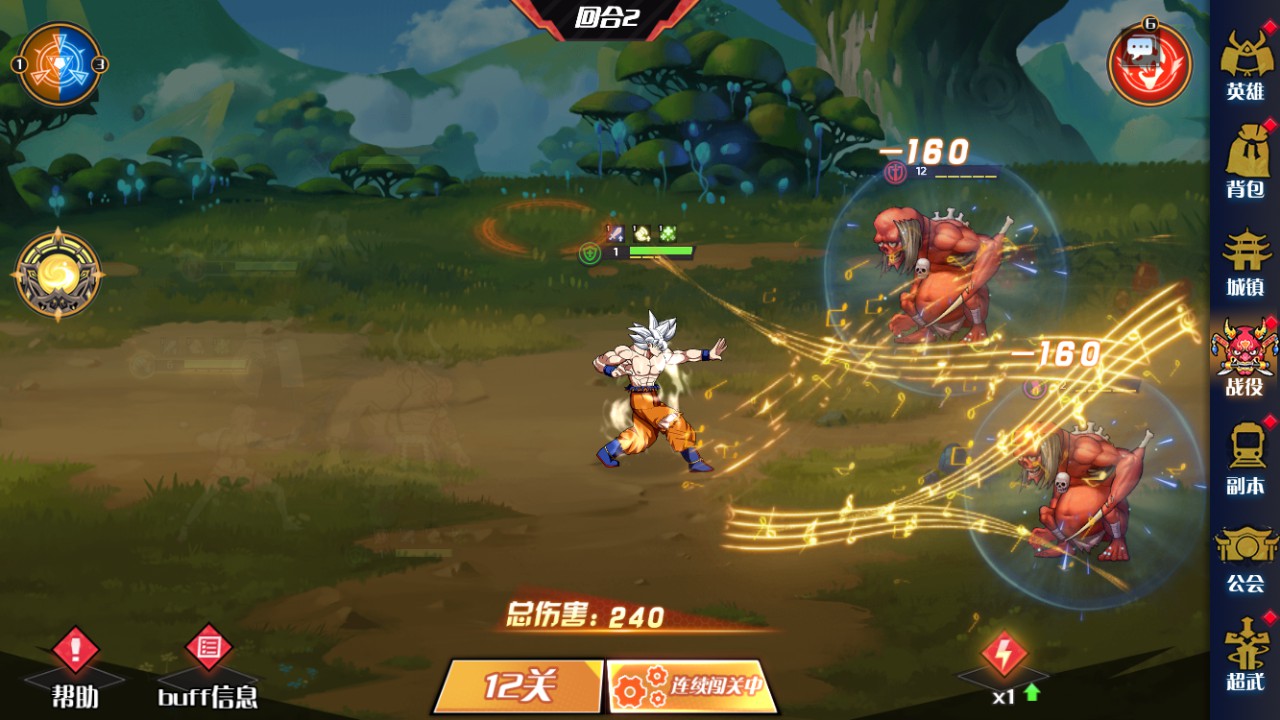1280x720 pixels.
Task: Select the 战役 campaign menu
Action: click(1245, 357)
